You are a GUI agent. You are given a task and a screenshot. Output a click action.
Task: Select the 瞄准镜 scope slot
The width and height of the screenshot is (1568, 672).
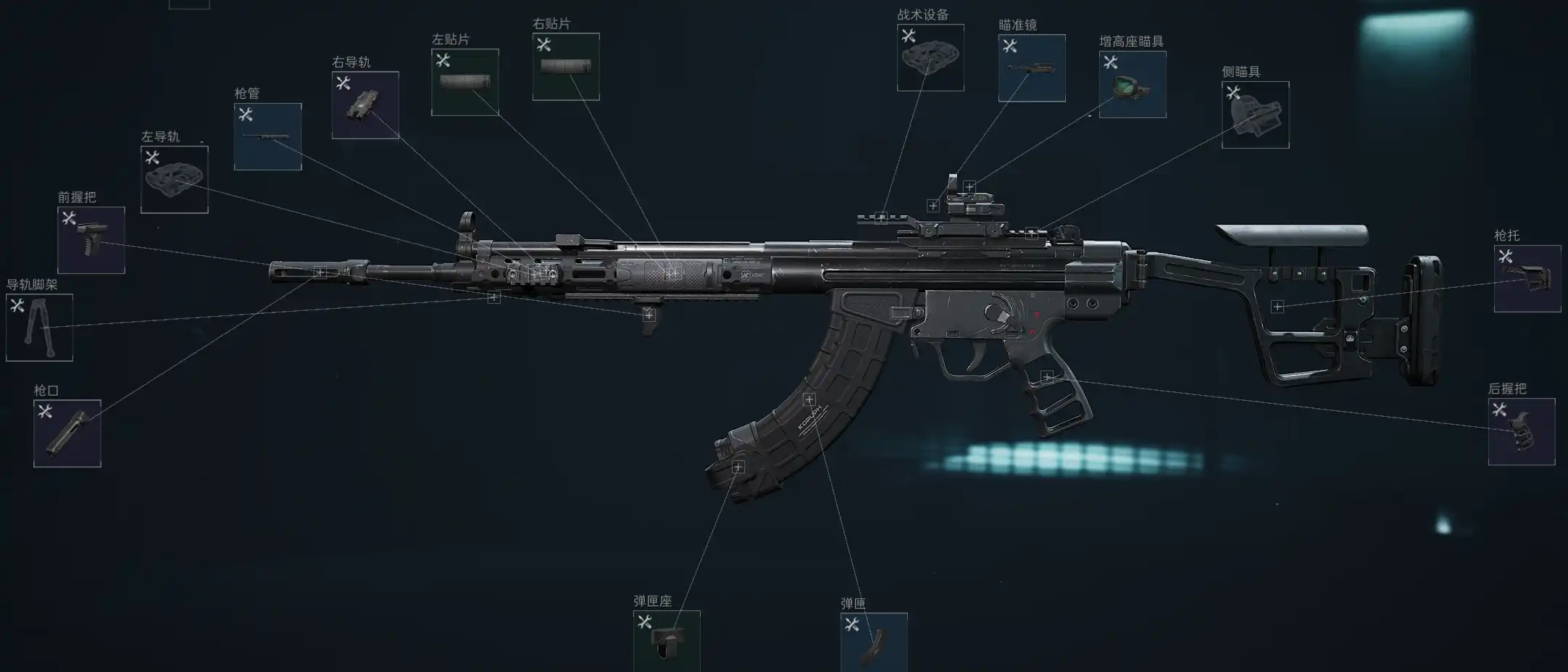[x=1032, y=68]
